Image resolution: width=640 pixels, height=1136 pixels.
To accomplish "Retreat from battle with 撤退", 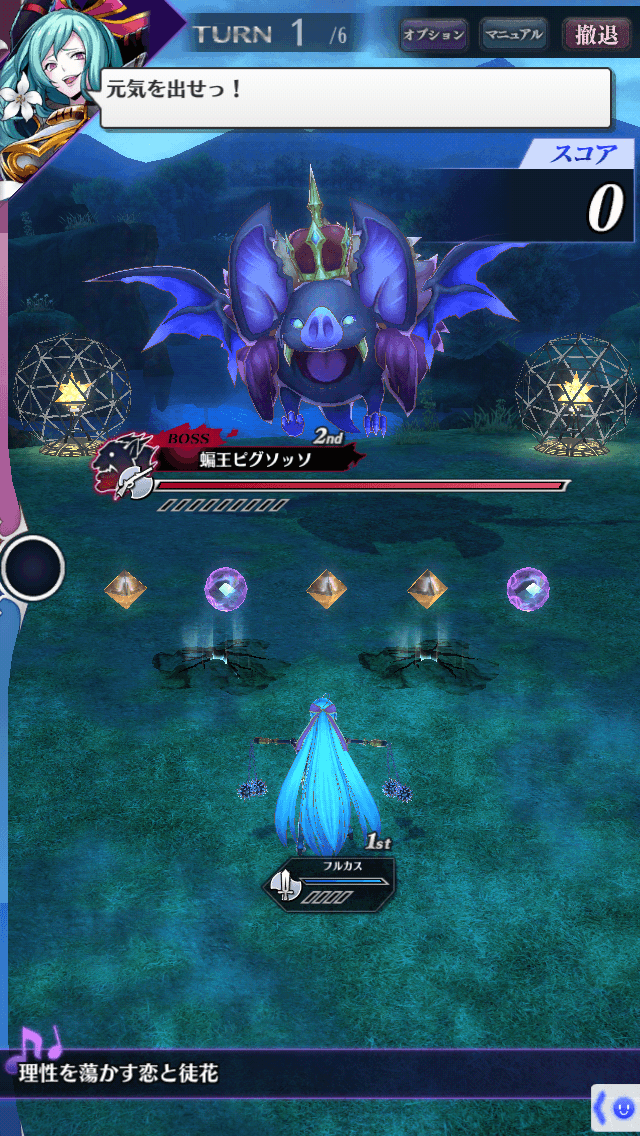I will click(x=596, y=35).
